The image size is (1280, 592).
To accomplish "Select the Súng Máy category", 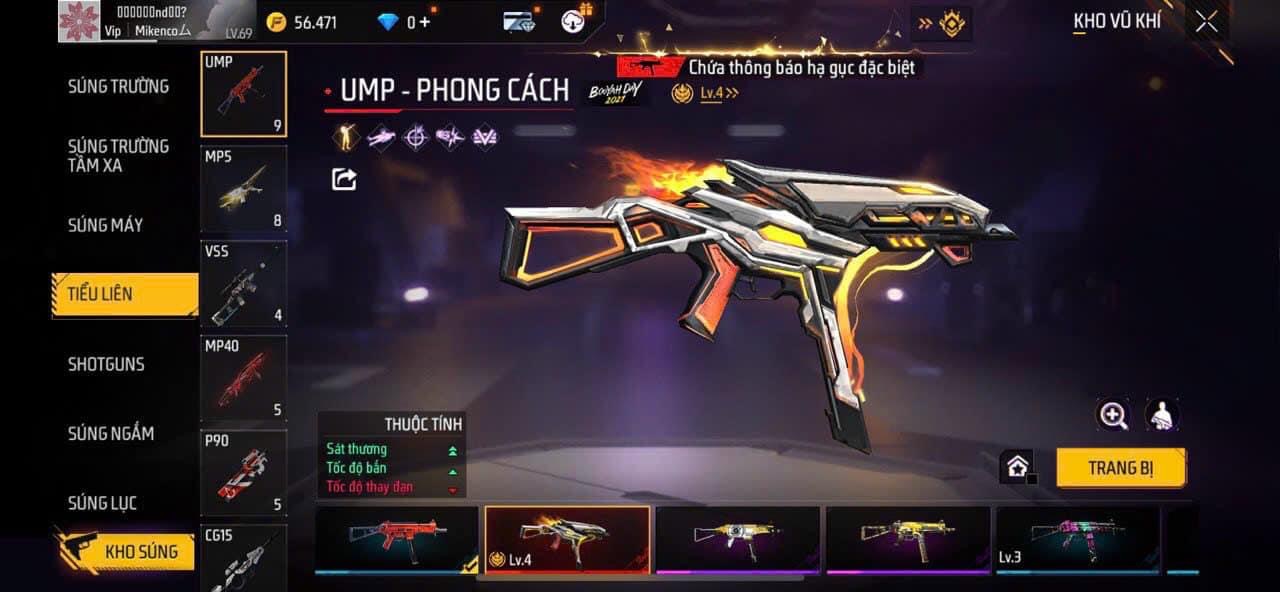I will click(x=105, y=225).
